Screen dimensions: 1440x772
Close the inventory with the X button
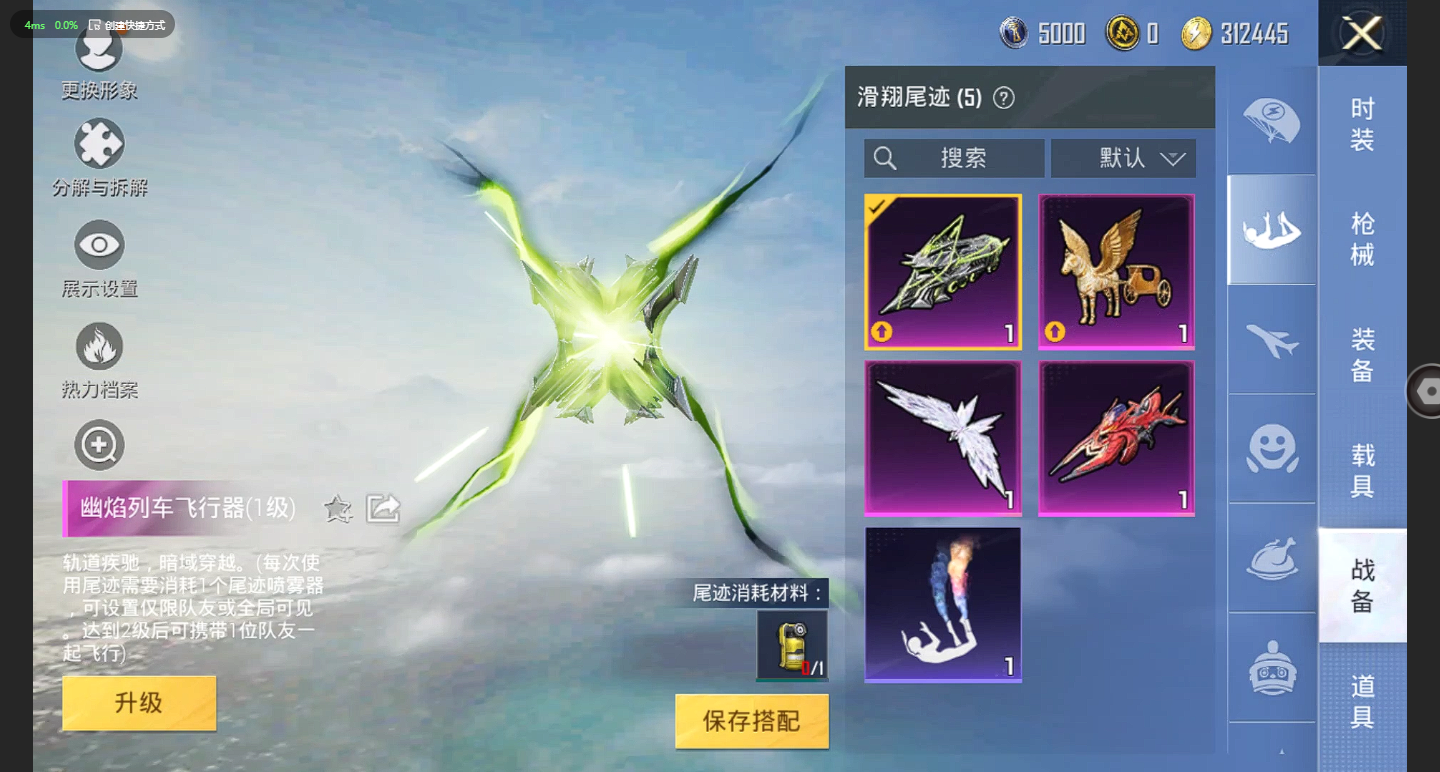(x=1361, y=34)
